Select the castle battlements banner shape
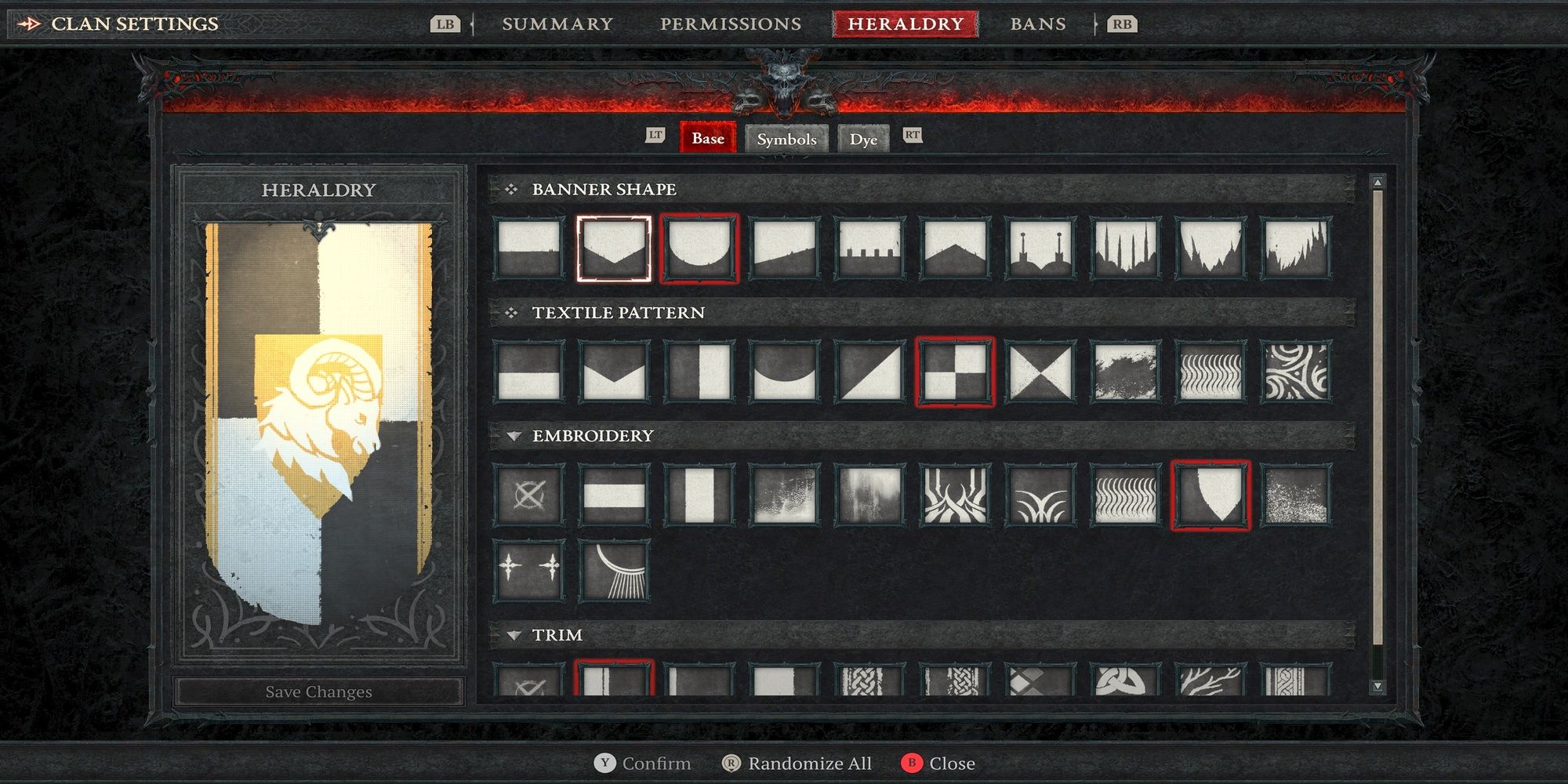1568x784 pixels. pos(869,247)
